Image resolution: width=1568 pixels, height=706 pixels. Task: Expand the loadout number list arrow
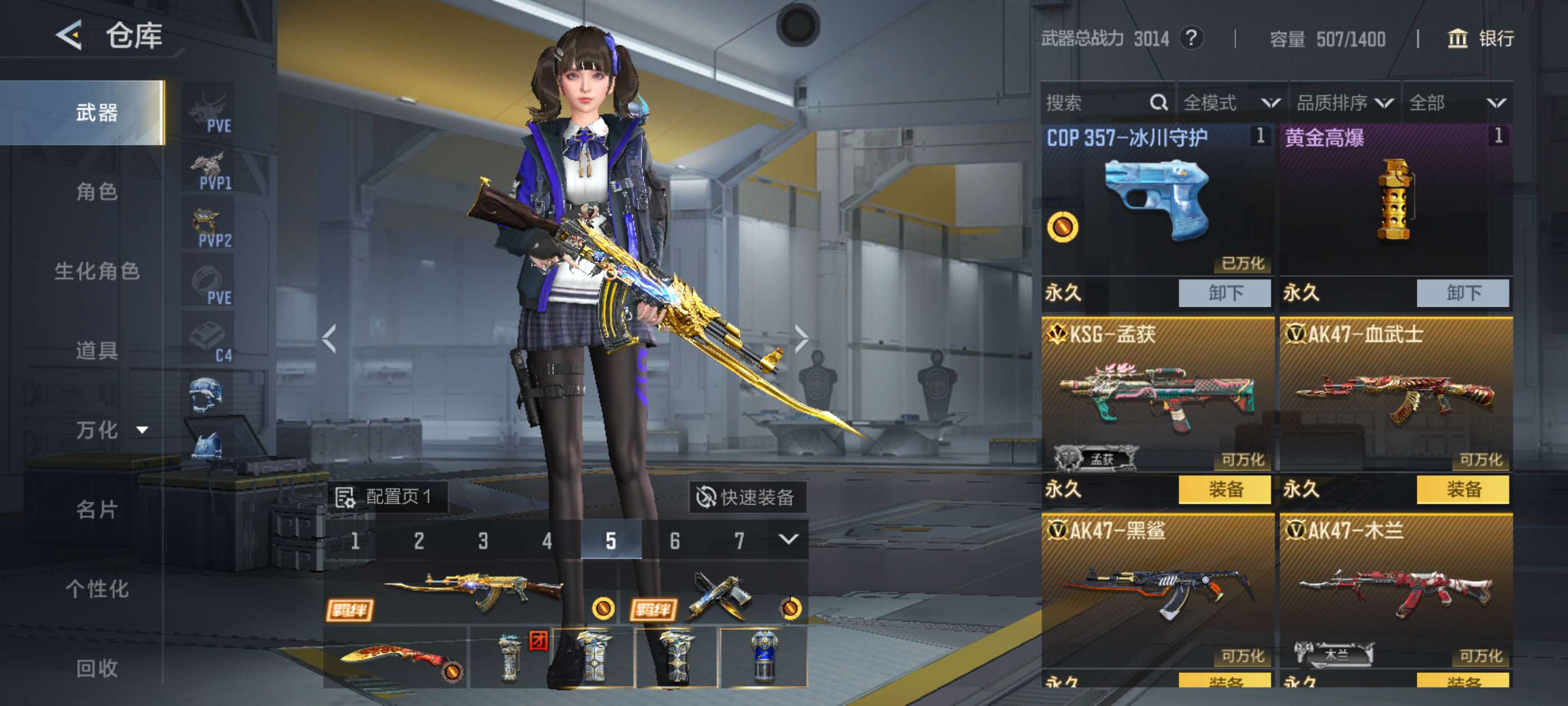point(788,539)
